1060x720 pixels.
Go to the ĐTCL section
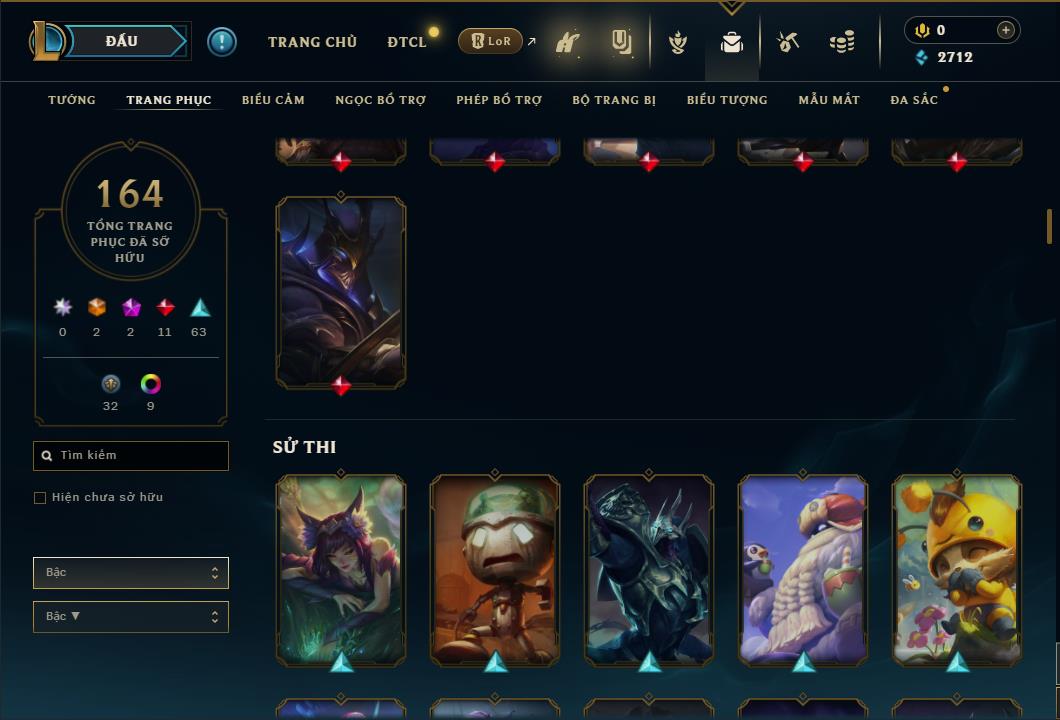click(407, 42)
